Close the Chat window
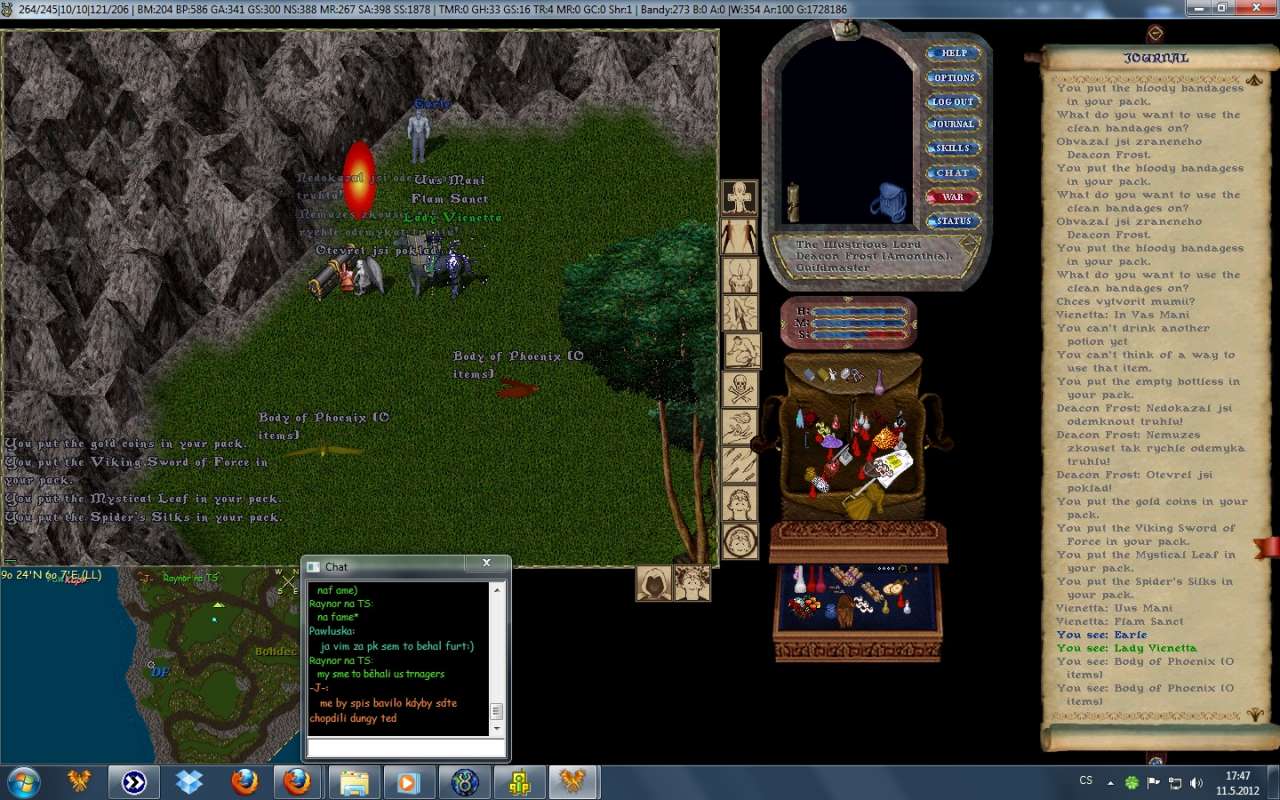Image resolution: width=1280 pixels, height=800 pixels. [x=487, y=564]
